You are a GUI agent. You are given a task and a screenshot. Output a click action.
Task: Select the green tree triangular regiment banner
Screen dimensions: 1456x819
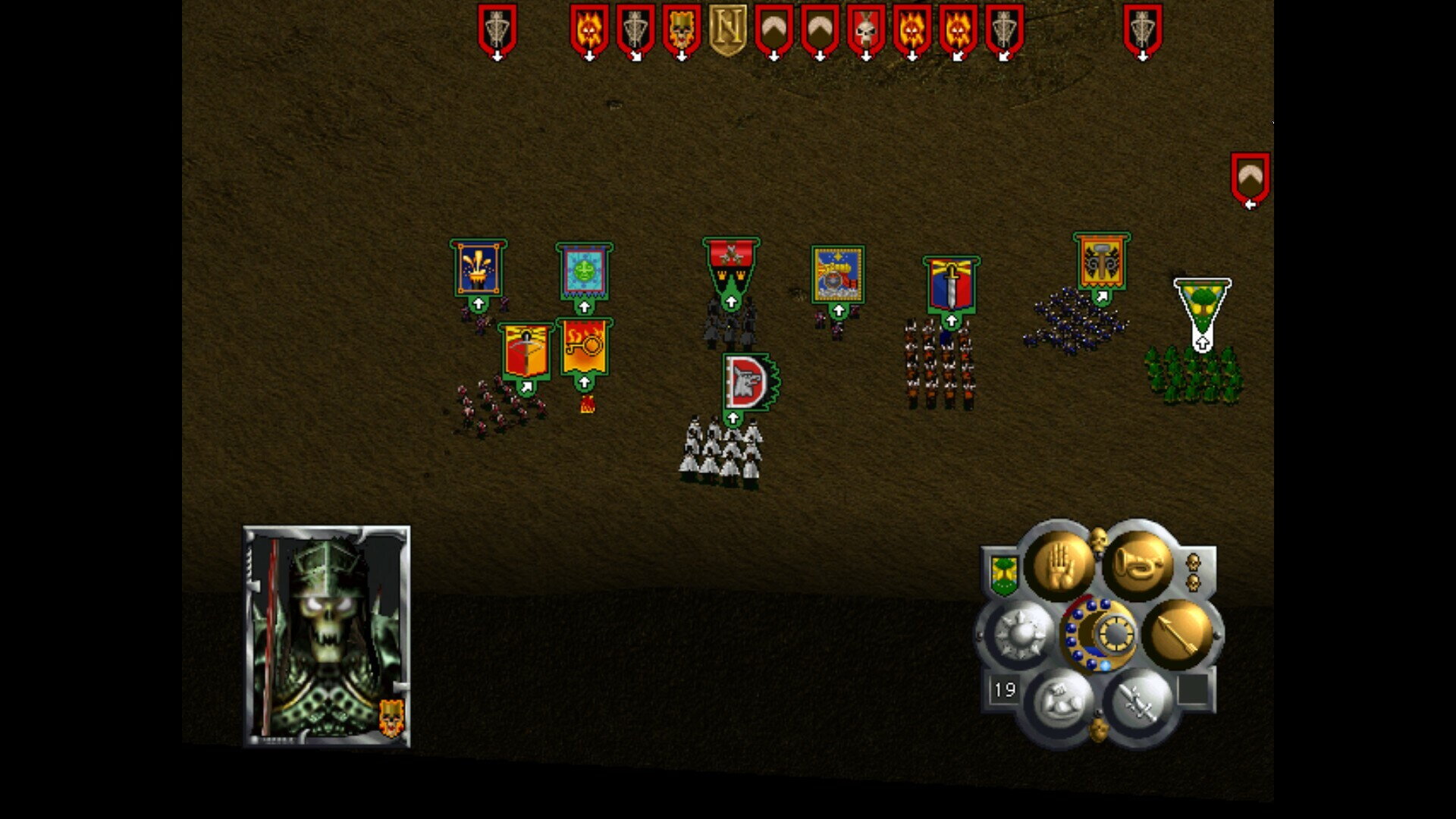pos(1202,303)
